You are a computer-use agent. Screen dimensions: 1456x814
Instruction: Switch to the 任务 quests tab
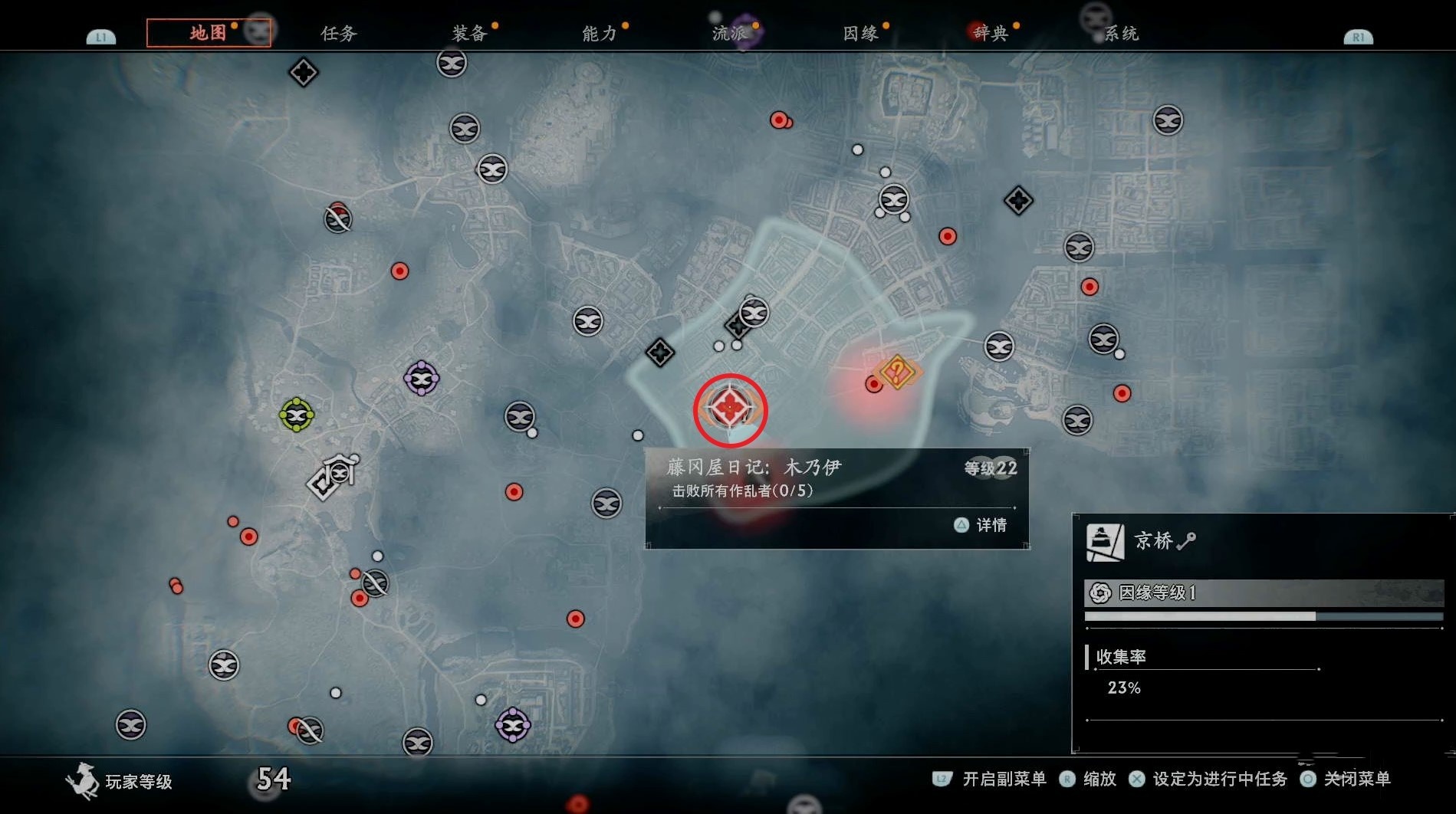[338, 34]
